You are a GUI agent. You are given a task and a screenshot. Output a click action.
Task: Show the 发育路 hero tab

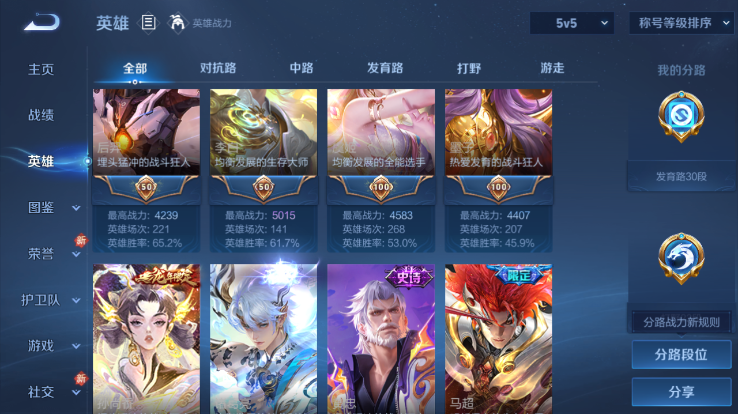[385, 69]
